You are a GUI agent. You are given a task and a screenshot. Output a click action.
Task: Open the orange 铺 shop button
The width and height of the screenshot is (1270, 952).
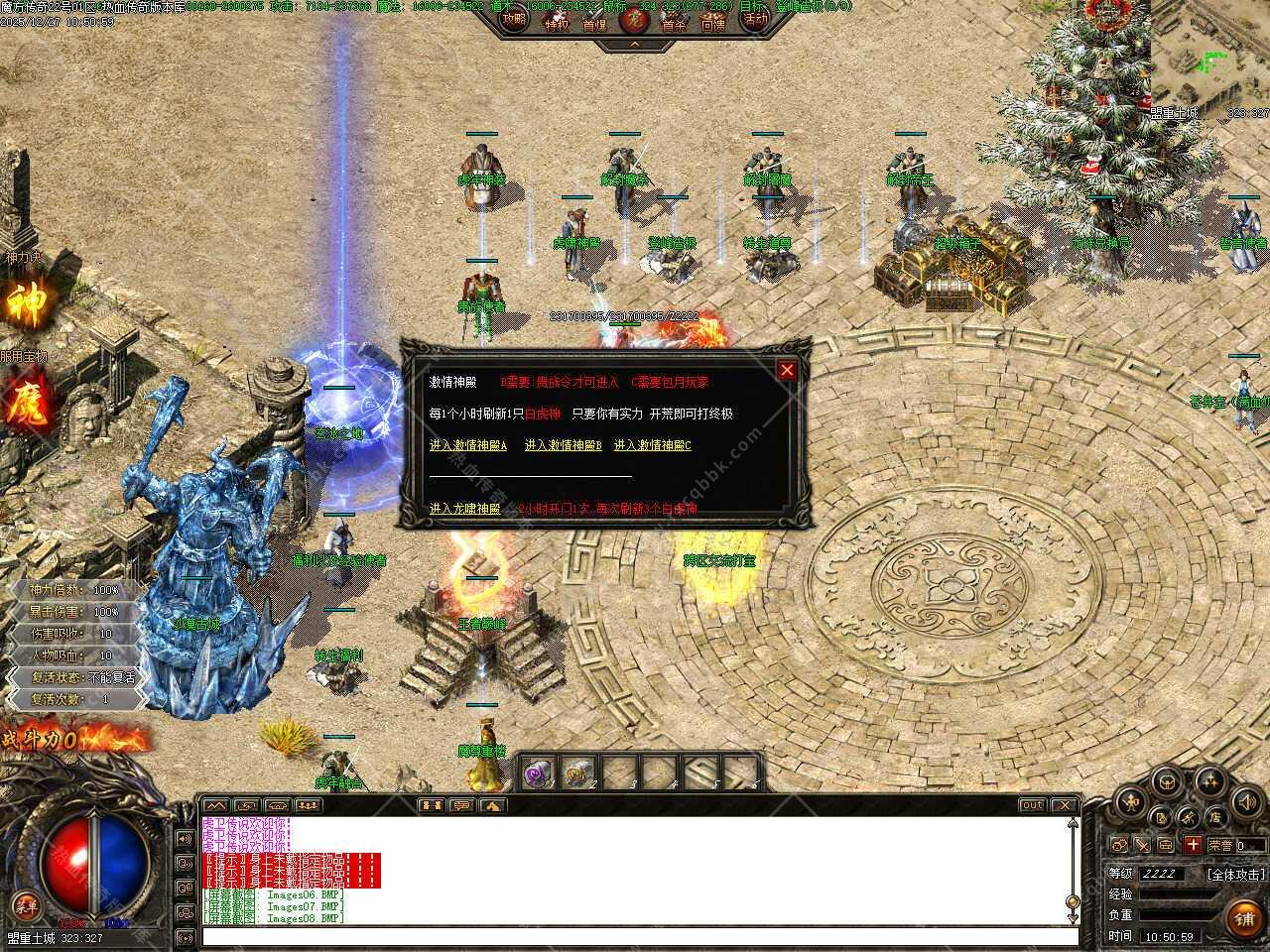click(1244, 919)
